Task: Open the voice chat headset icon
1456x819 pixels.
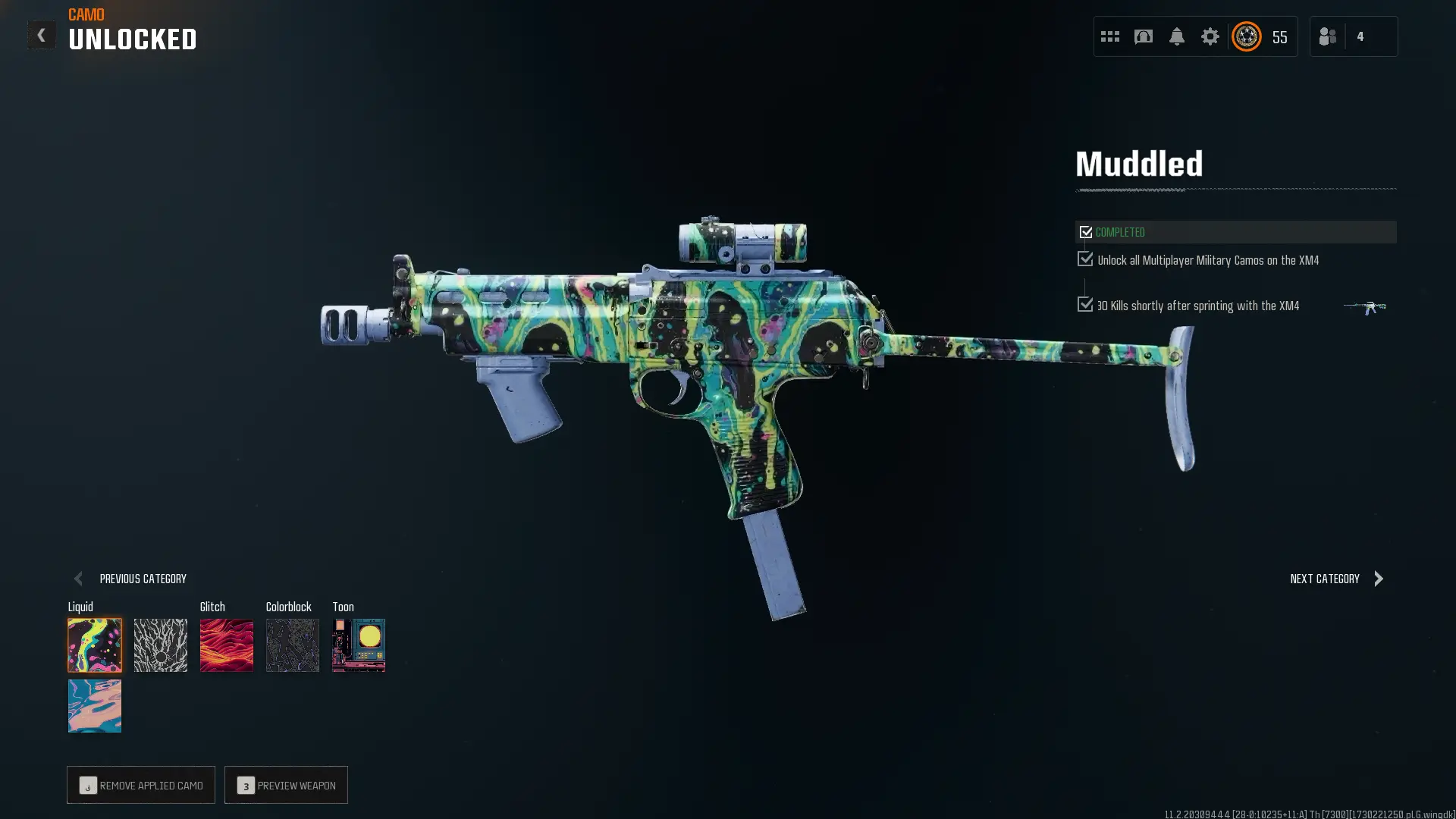Action: coord(1143,36)
